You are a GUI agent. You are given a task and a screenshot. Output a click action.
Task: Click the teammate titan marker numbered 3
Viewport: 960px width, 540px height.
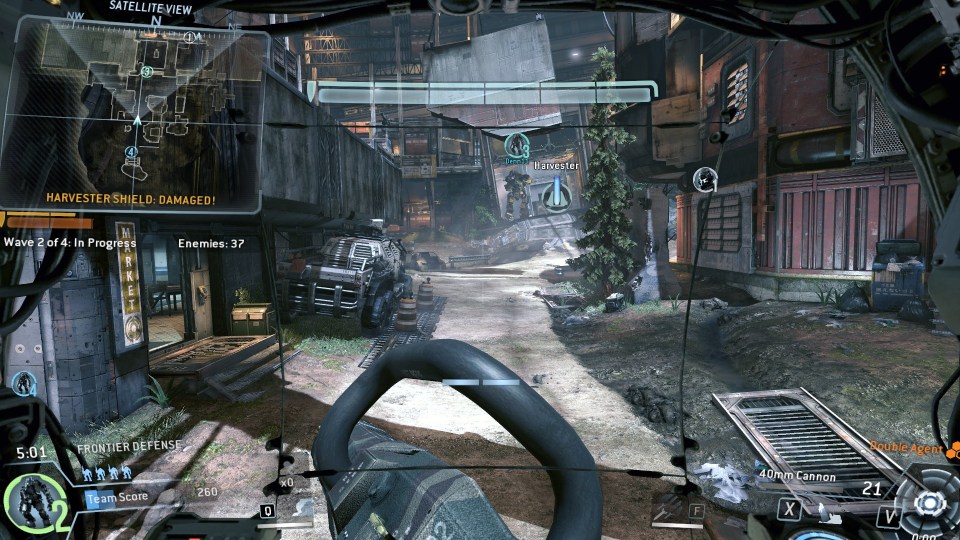click(x=516, y=146)
